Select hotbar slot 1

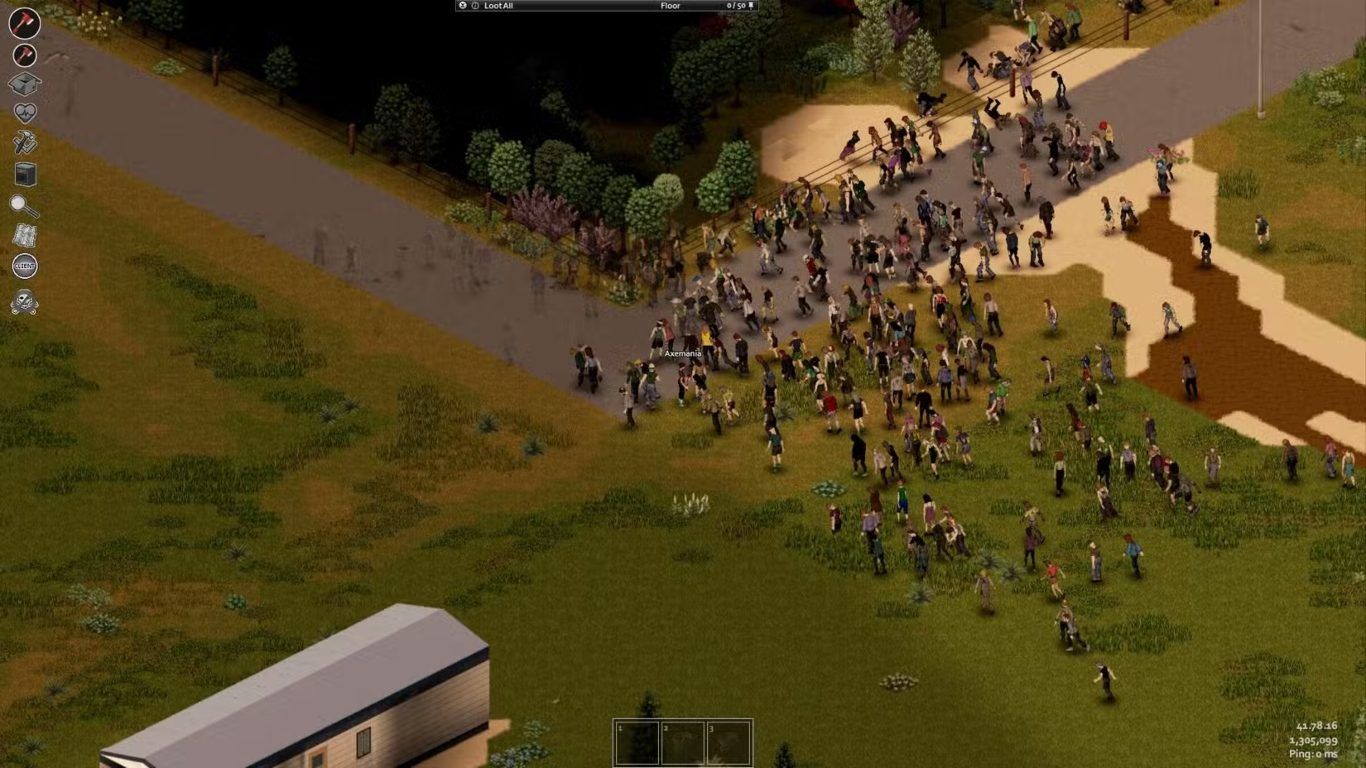coord(638,743)
